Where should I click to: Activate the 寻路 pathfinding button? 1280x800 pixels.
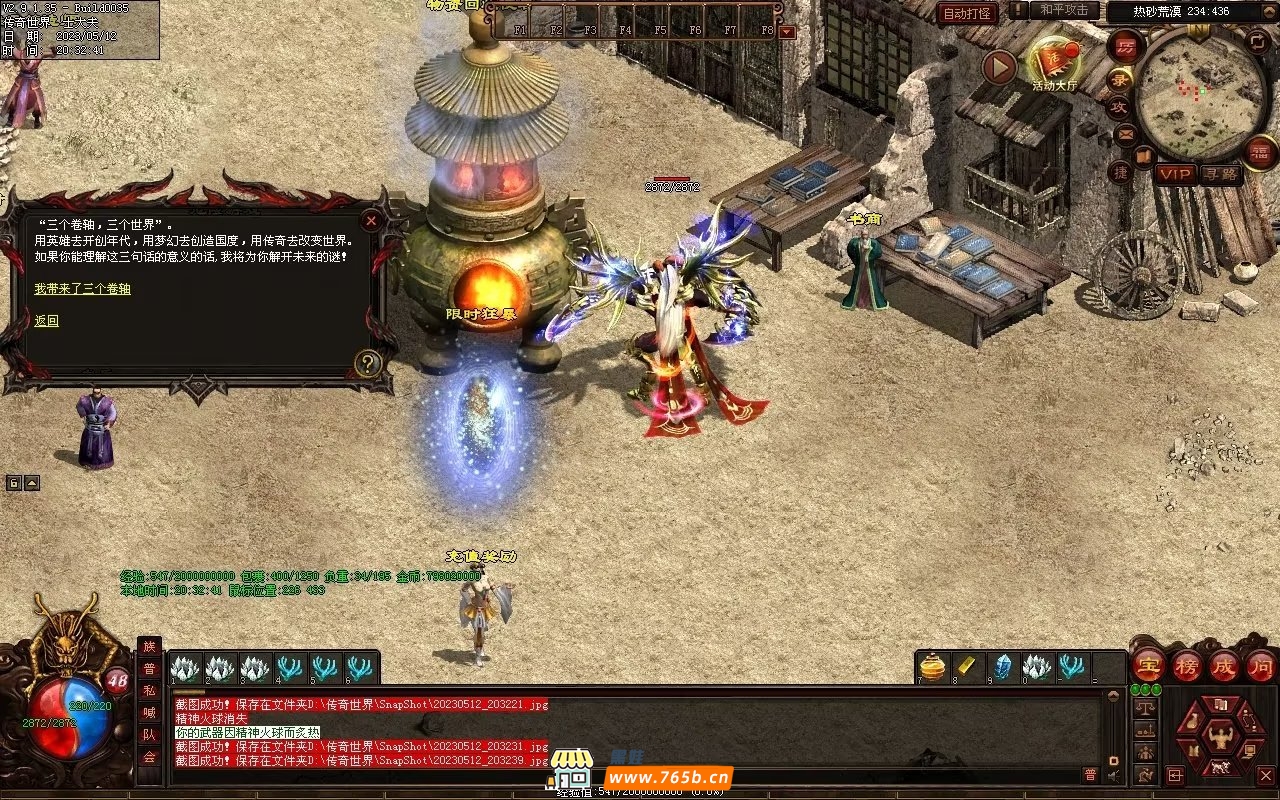(x=1222, y=174)
